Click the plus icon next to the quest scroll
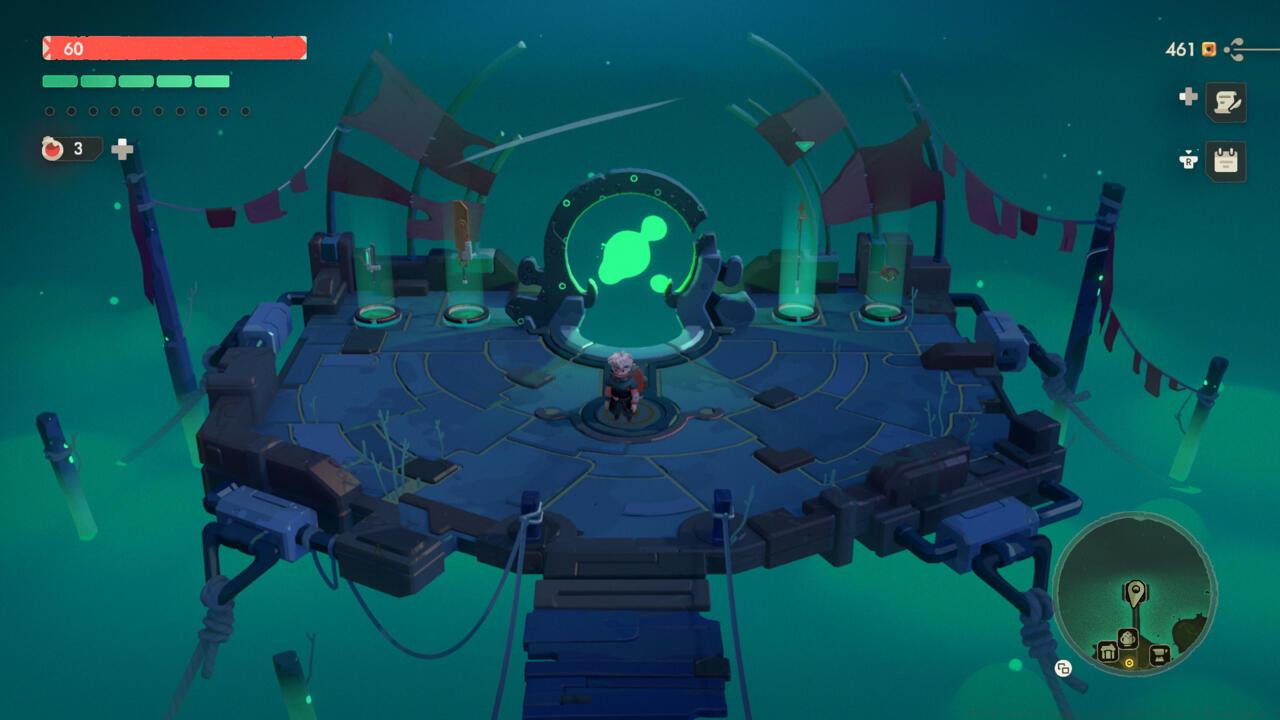This screenshot has width=1280, height=720. (x=1188, y=97)
